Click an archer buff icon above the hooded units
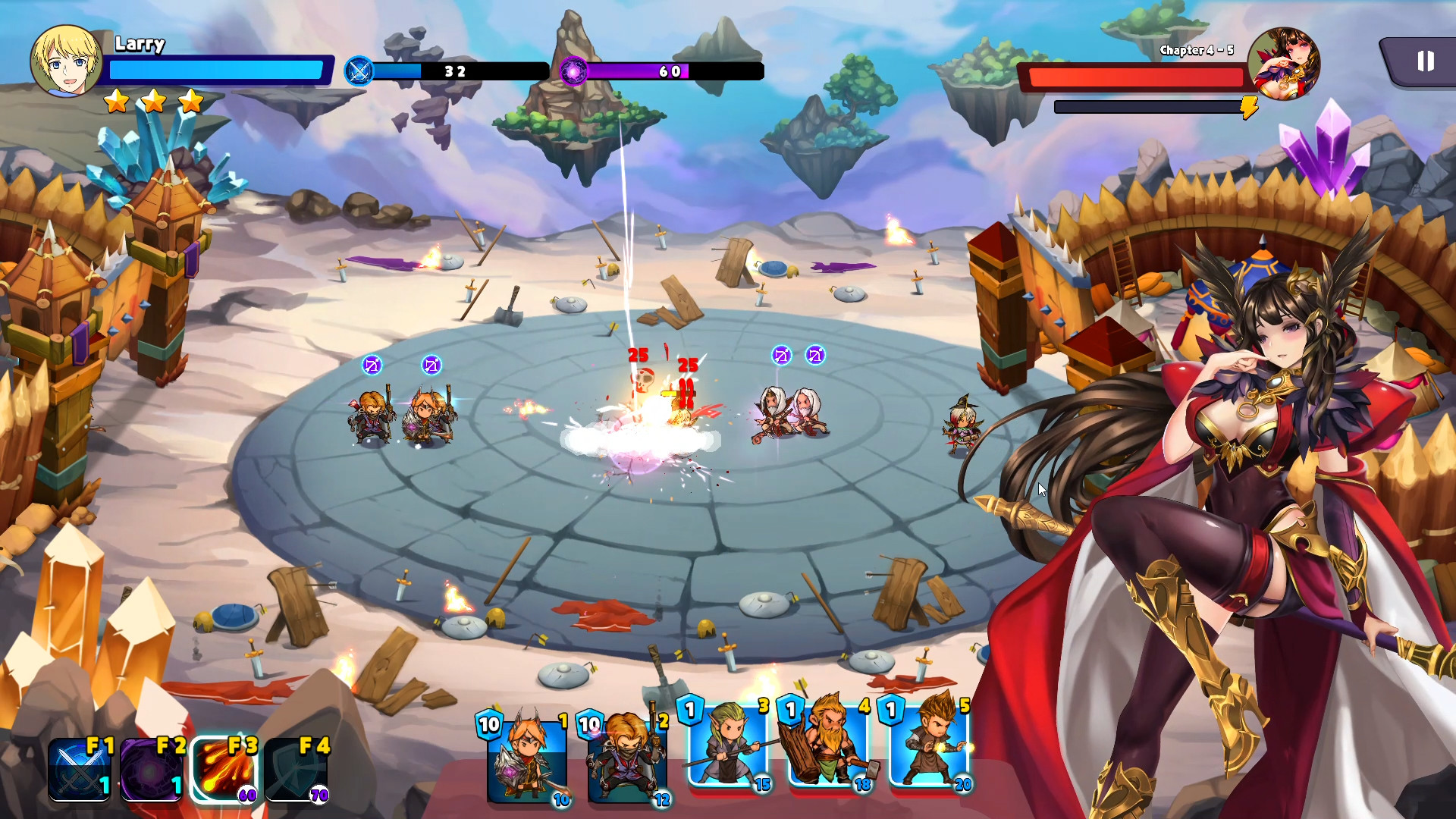Viewport: 1456px width, 819px height. 781,355
